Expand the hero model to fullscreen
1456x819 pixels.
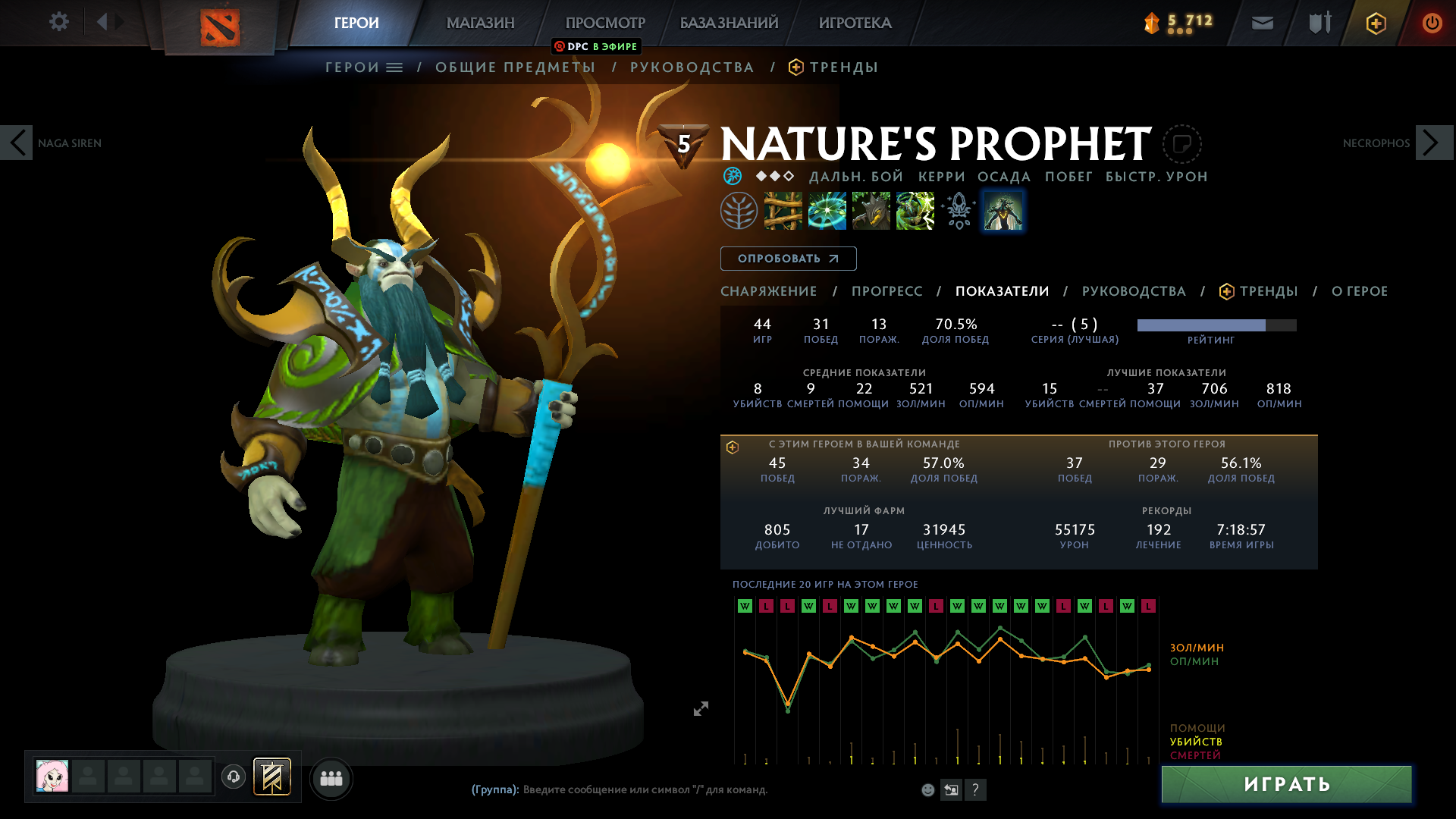tap(701, 708)
